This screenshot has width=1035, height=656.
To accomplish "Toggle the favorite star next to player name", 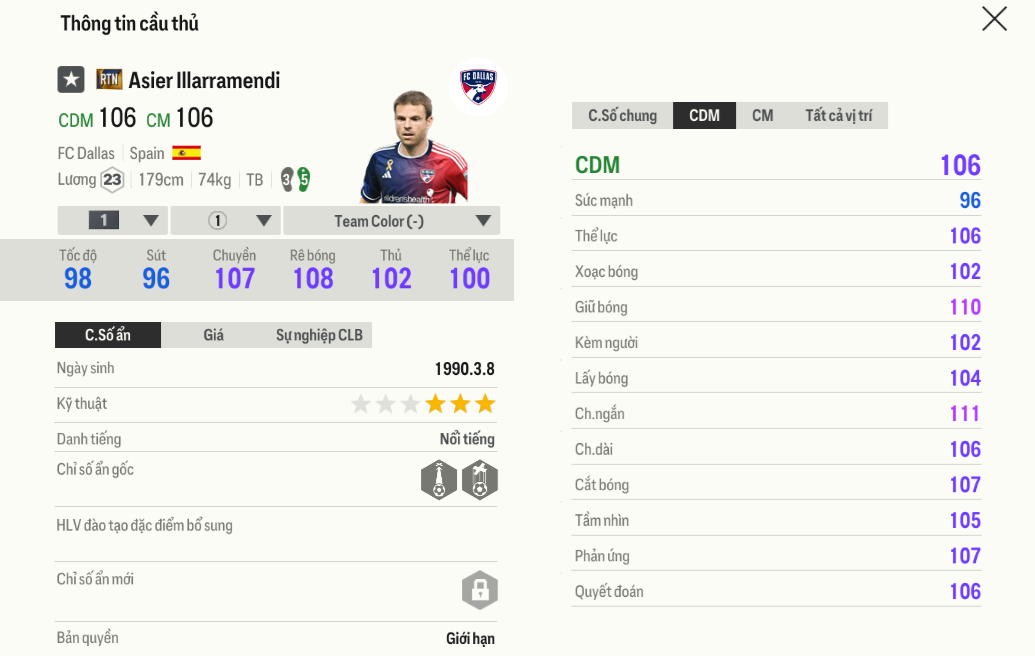I will pyautogui.click(x=71, y=80).
